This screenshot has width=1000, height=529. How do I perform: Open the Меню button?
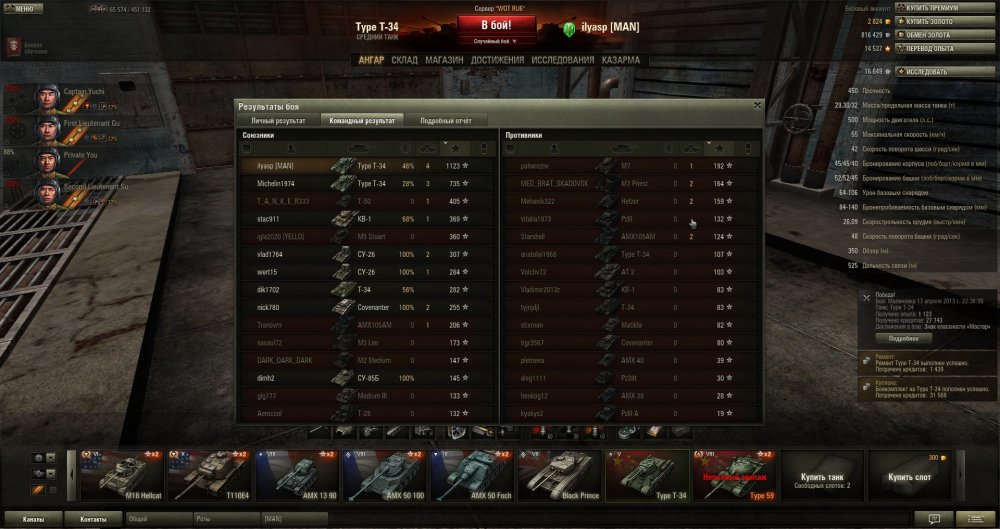(x=23, y=8)
